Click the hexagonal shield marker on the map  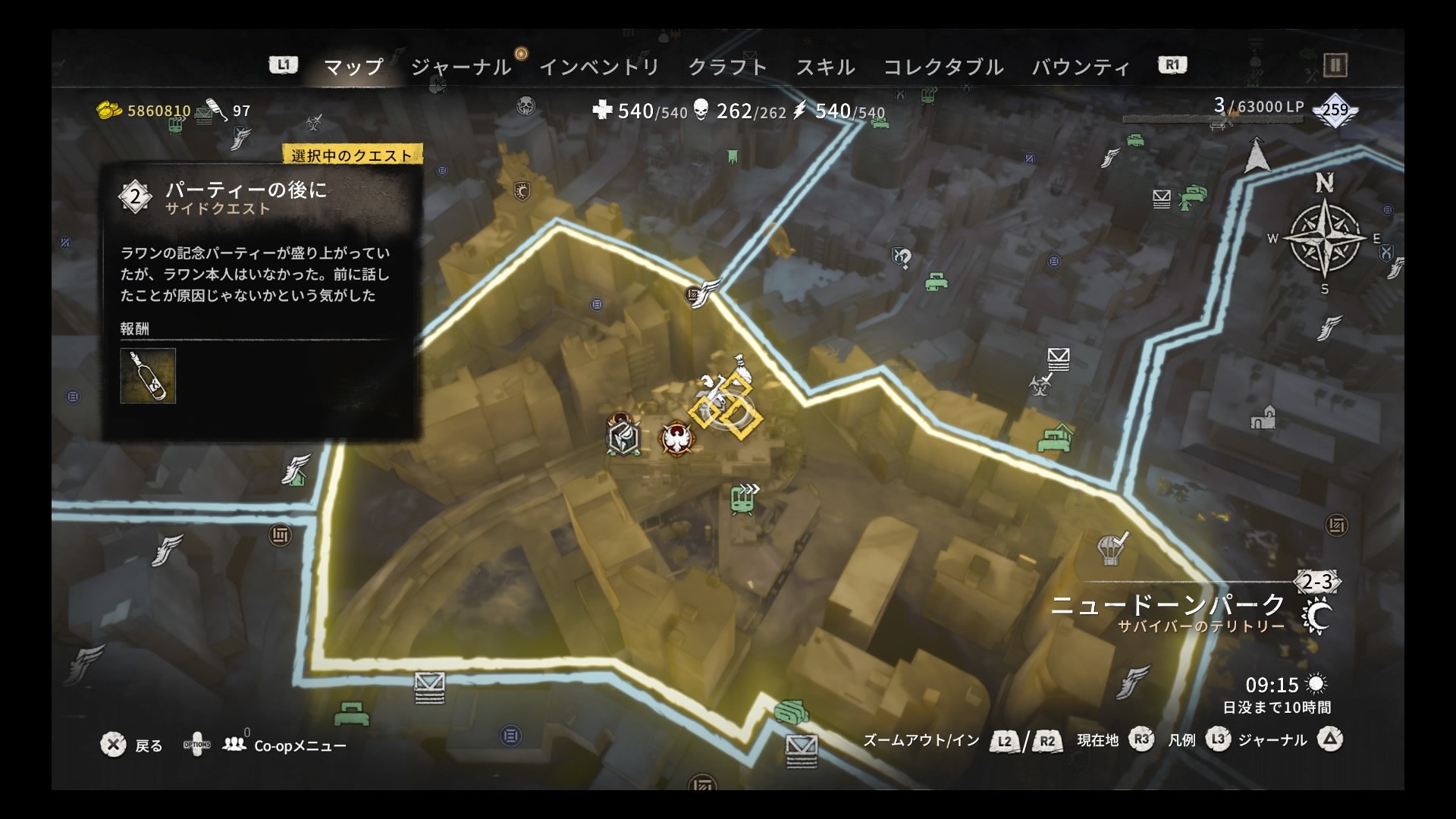pyautogui.click(x=623, y=437)
